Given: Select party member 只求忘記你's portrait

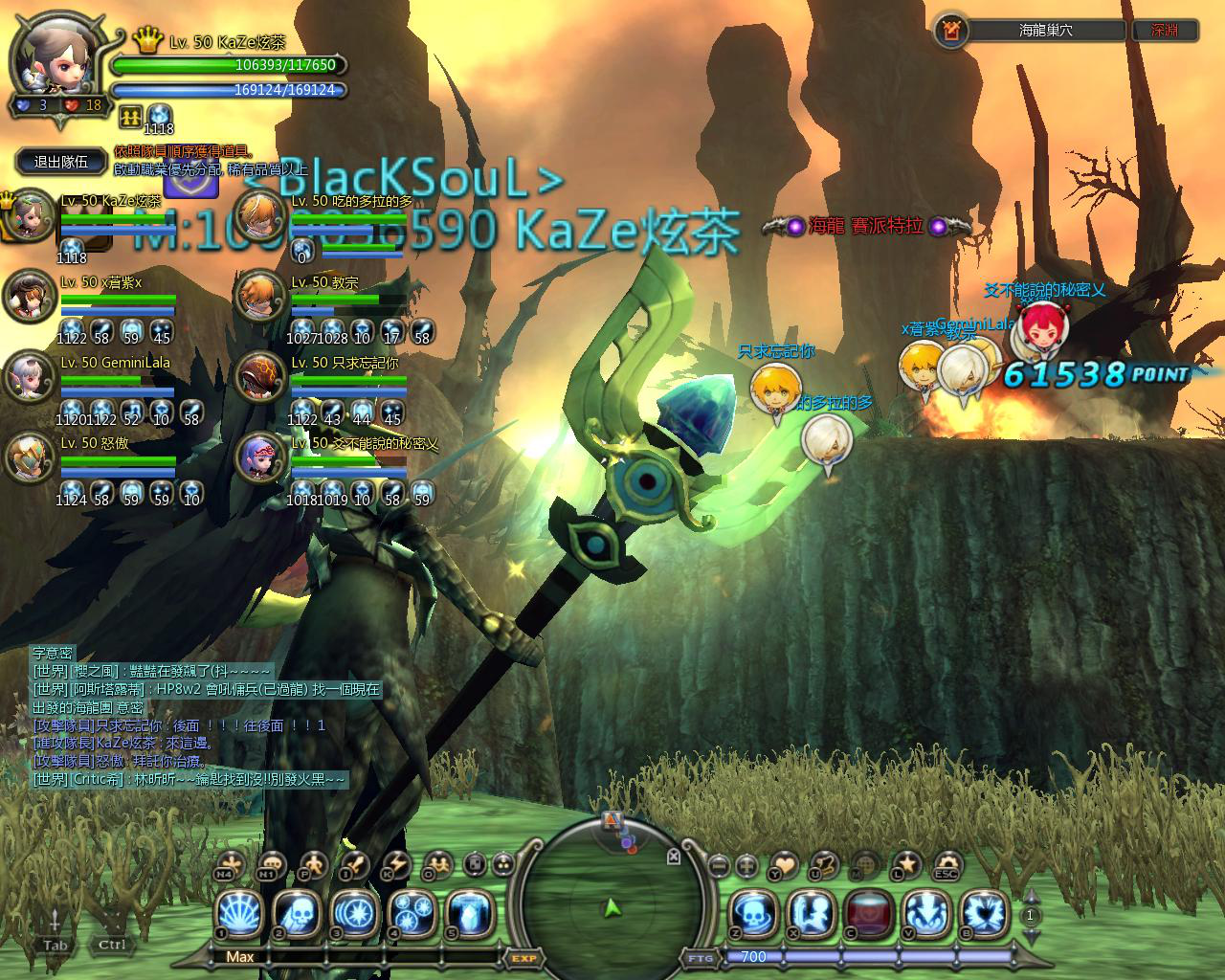Looking at the screenshot, I should [x=259, y=375].
